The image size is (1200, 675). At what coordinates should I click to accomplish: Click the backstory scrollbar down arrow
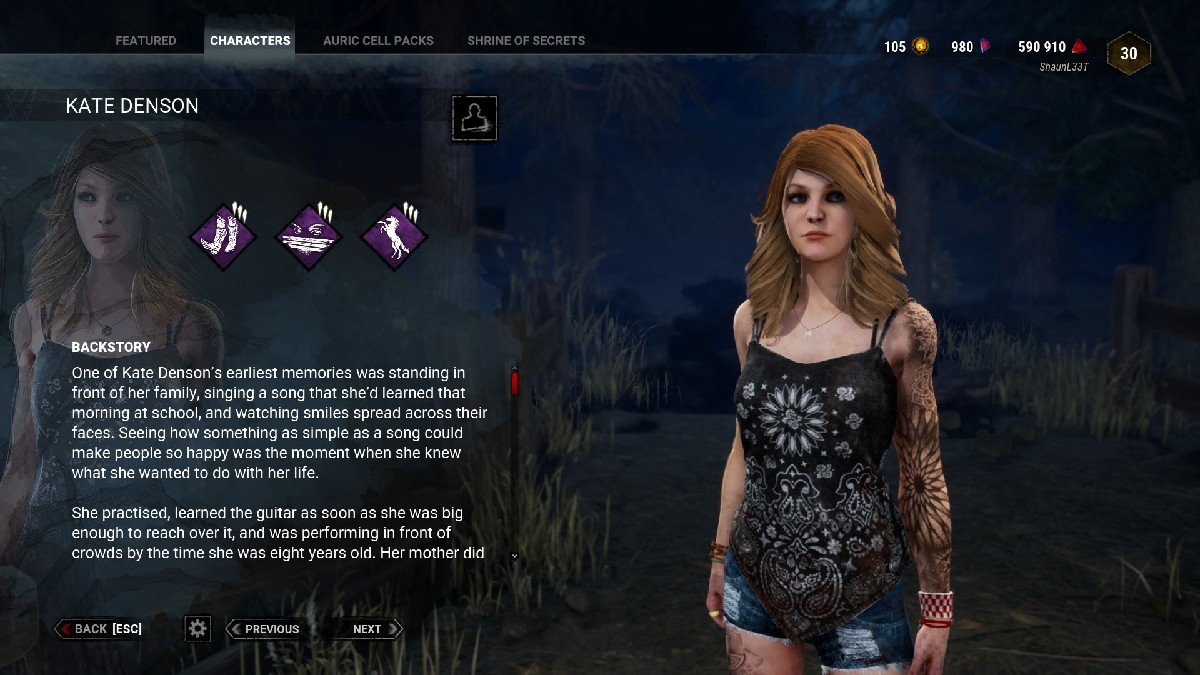pyautogui.click(x=515, y=555)
